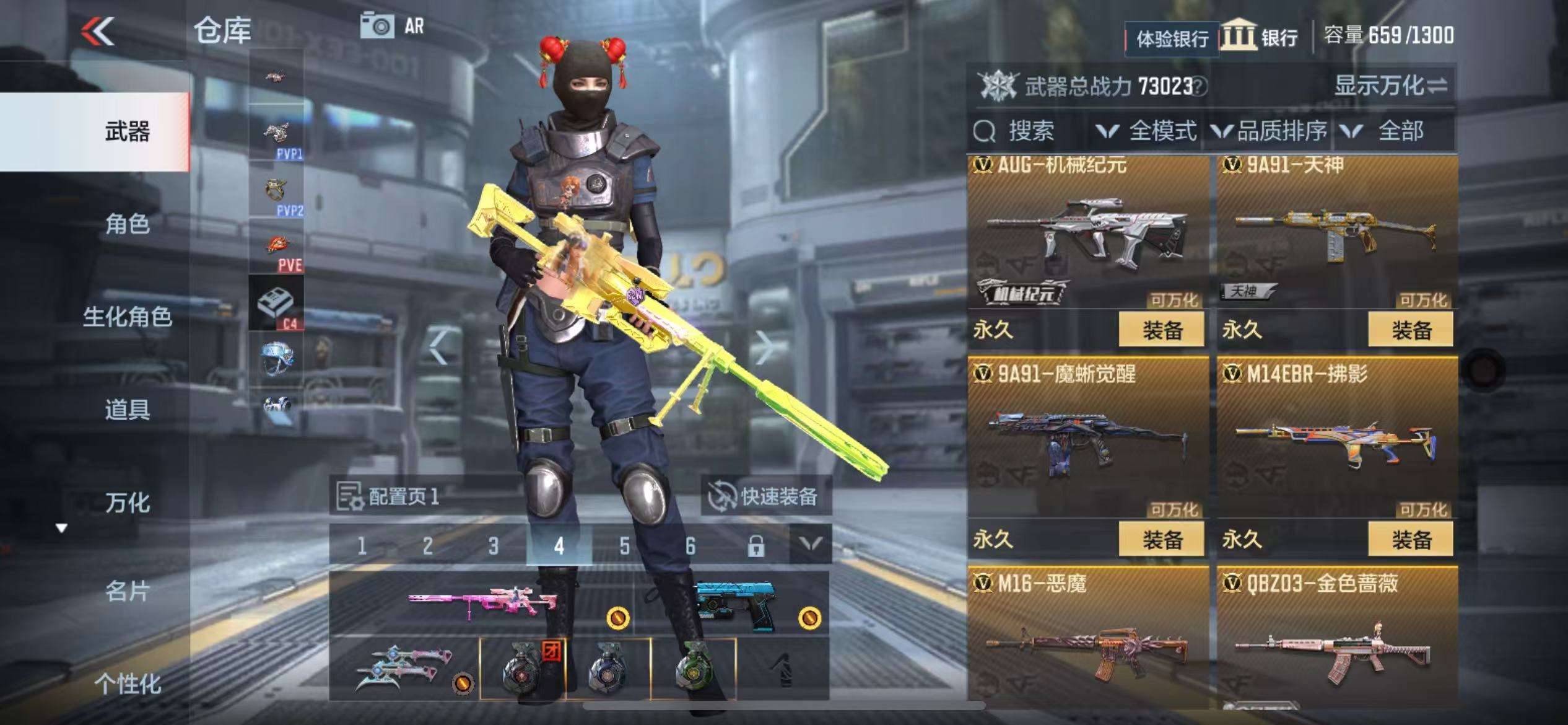Switch to loadout slot 5
This screenshot has height=725, width=1568.
[624, 546]
